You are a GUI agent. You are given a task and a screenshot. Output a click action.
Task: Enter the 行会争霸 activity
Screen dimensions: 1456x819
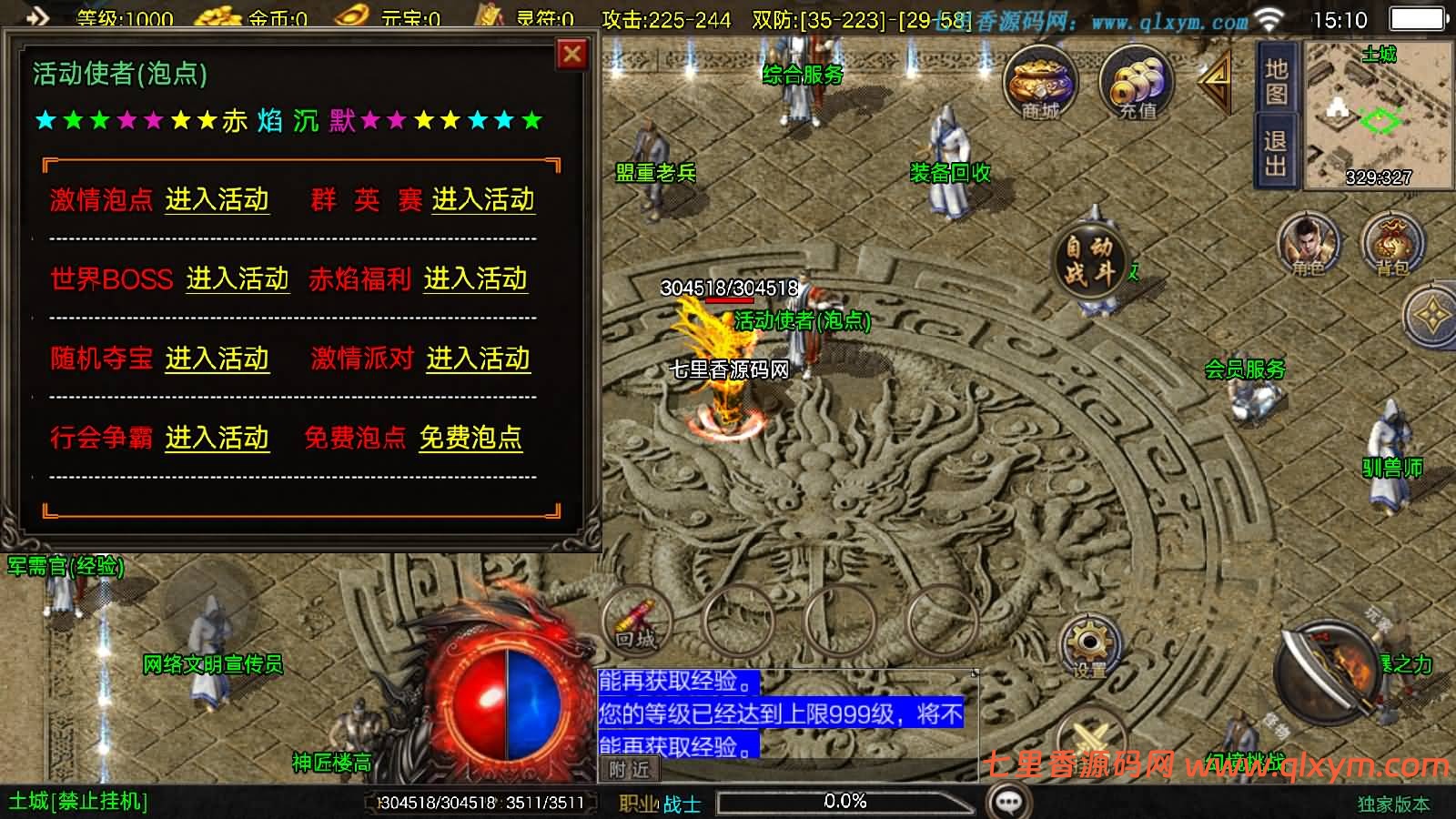click(x=217, y=438)
